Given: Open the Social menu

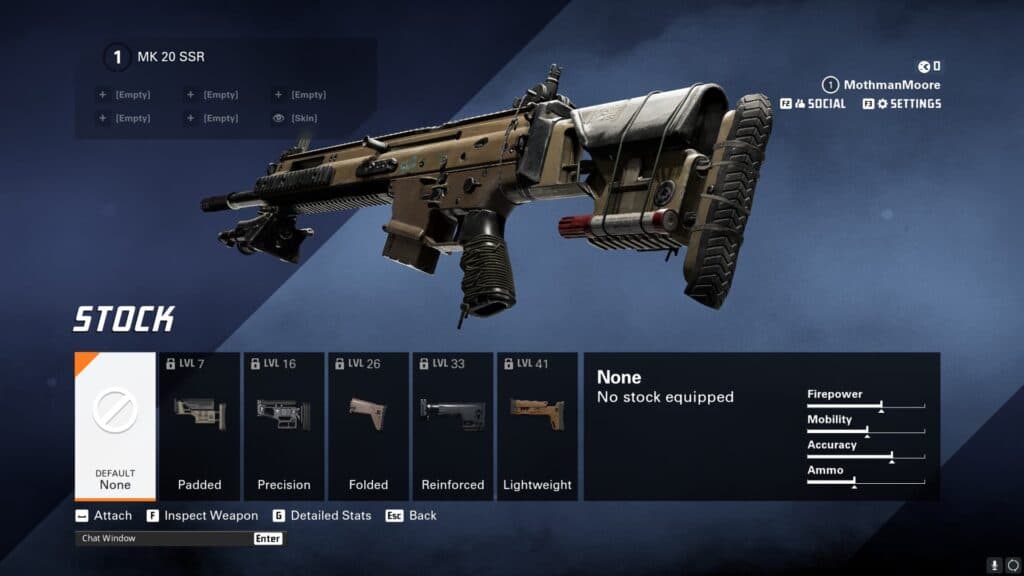Looking at the screenshot, I should (812, 104).
